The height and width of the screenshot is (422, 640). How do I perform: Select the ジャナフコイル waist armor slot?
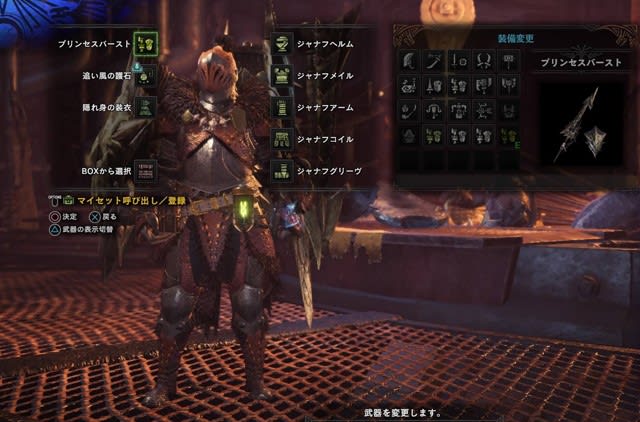[283, 139]
